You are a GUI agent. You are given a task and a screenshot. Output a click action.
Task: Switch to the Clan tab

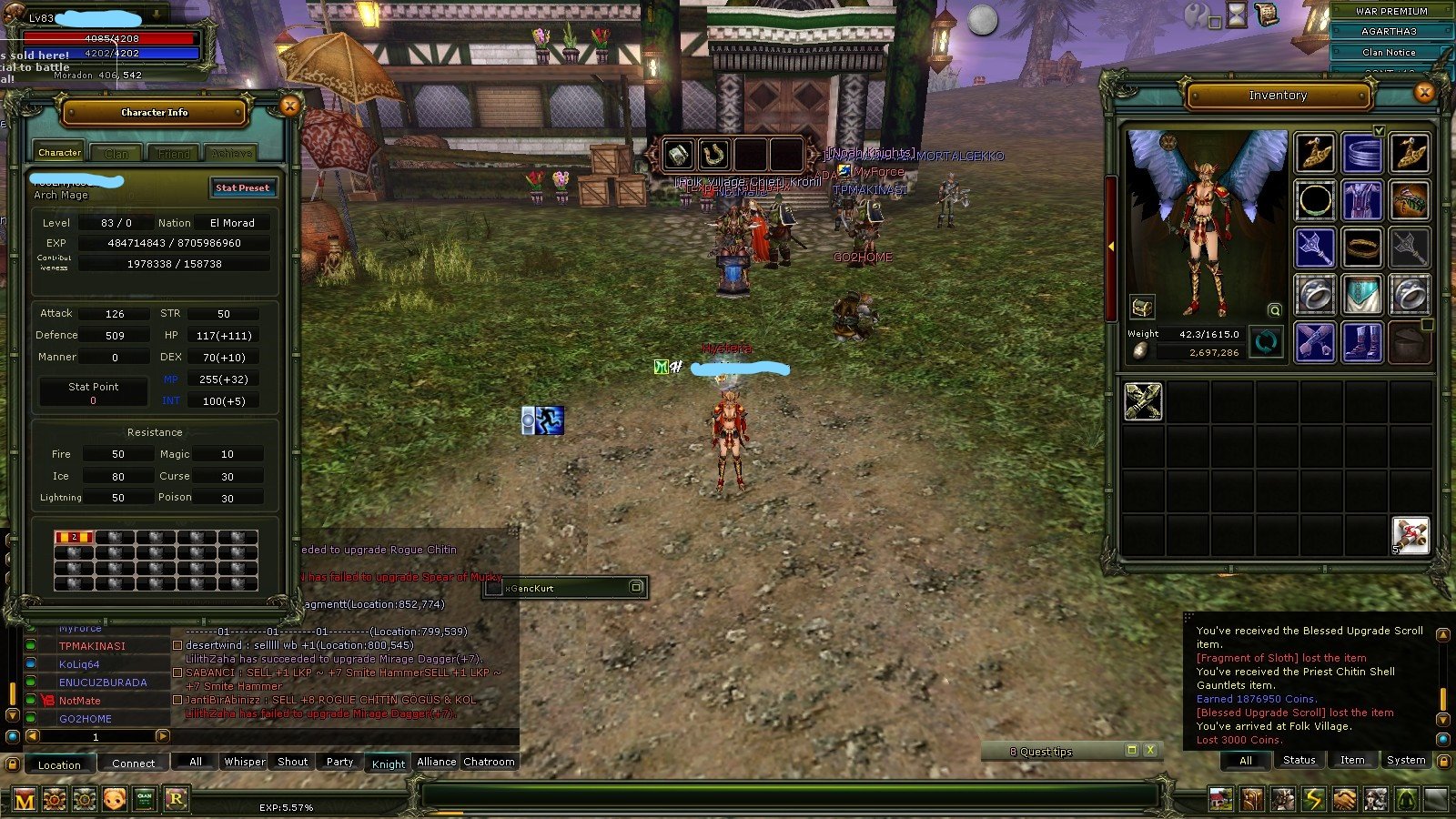click(116, 153)
